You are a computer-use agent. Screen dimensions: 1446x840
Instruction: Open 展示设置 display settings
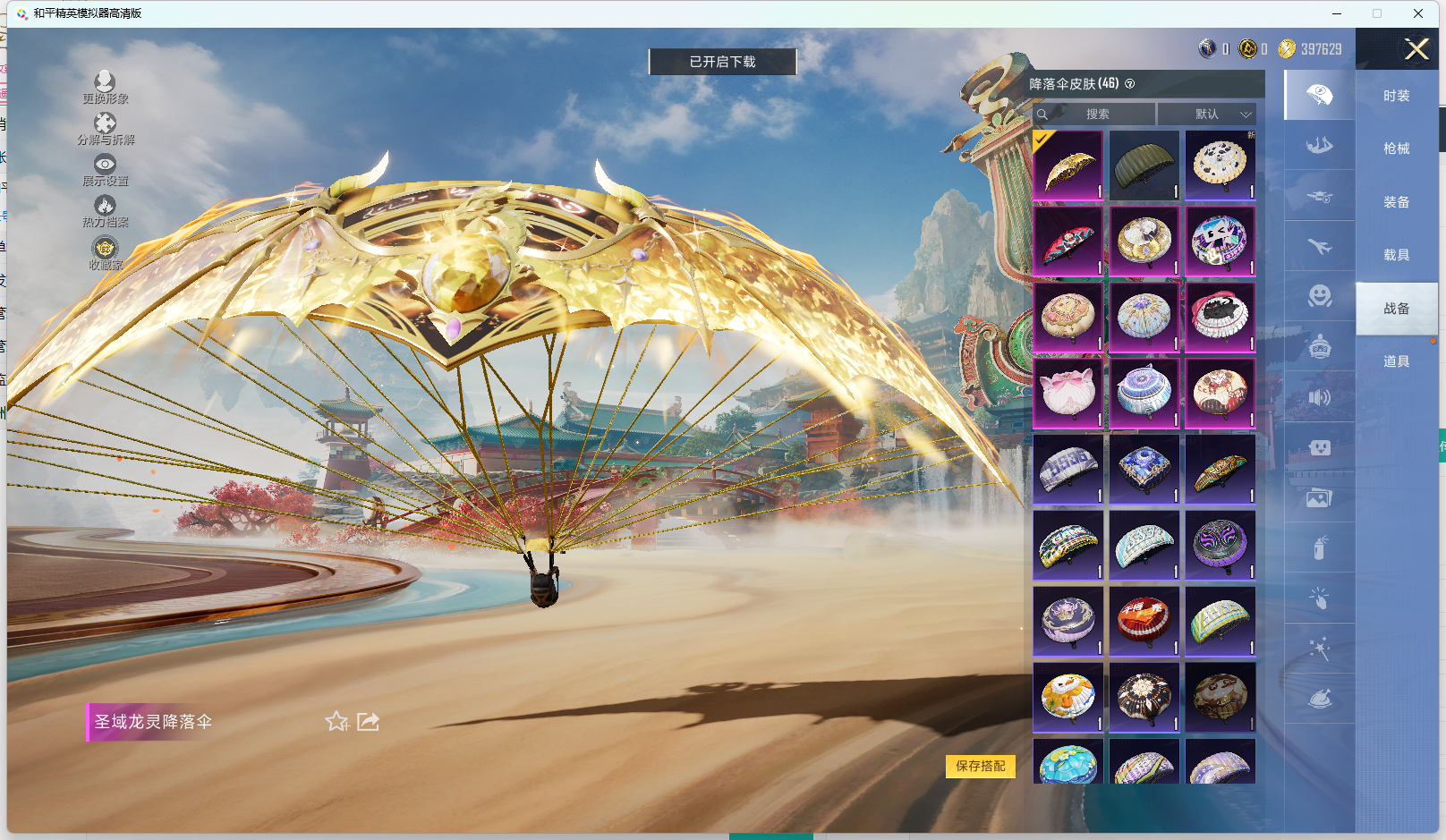[x=105, y=170]
